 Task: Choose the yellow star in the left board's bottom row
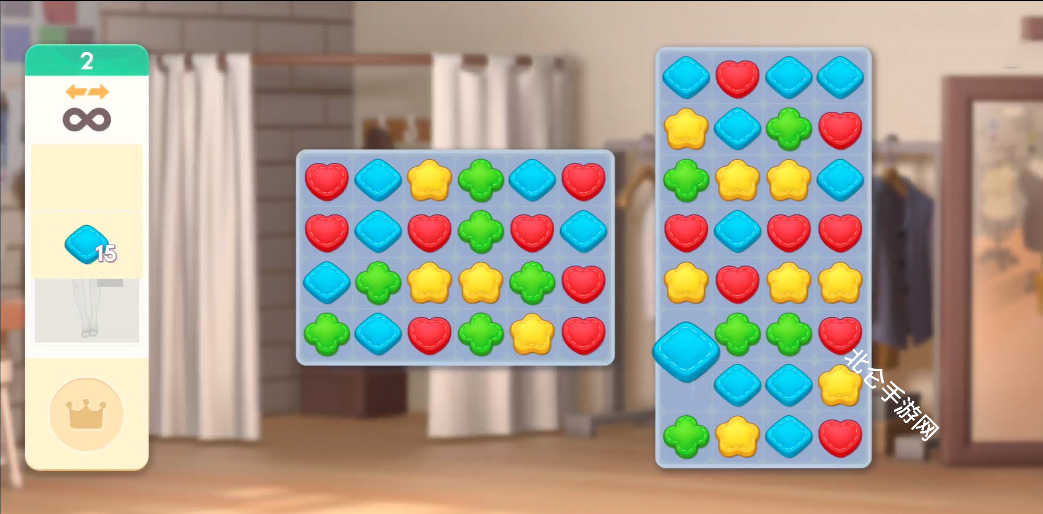[532, 334]
